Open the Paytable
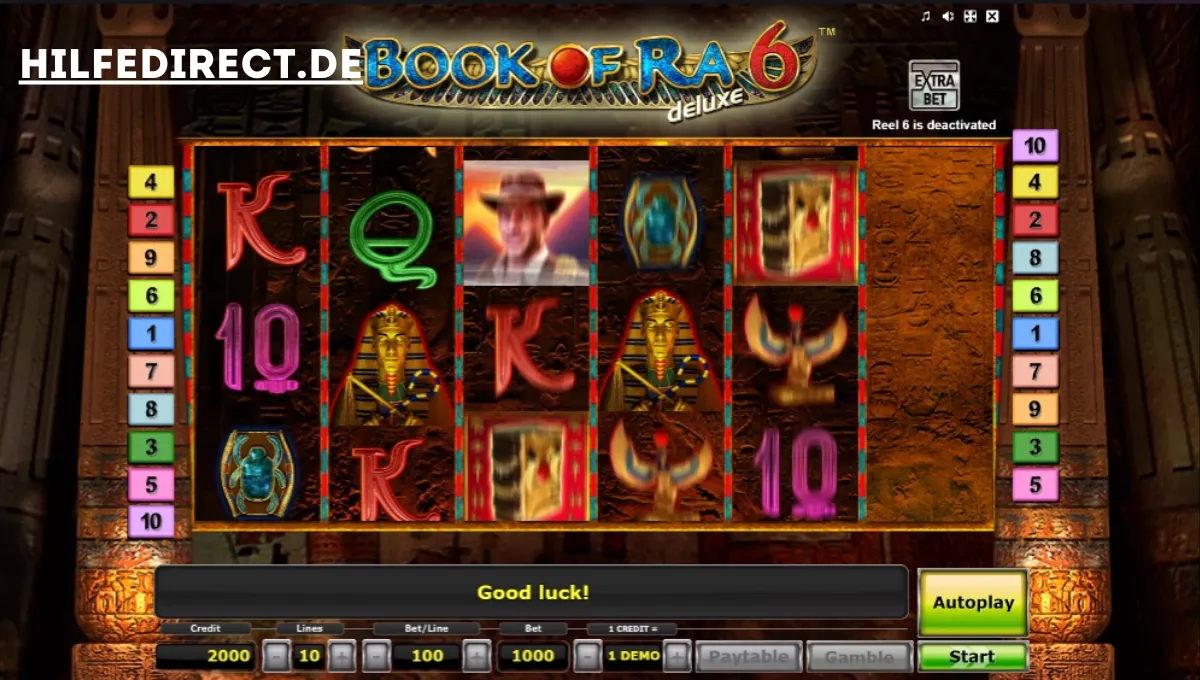 coord(749,657)
